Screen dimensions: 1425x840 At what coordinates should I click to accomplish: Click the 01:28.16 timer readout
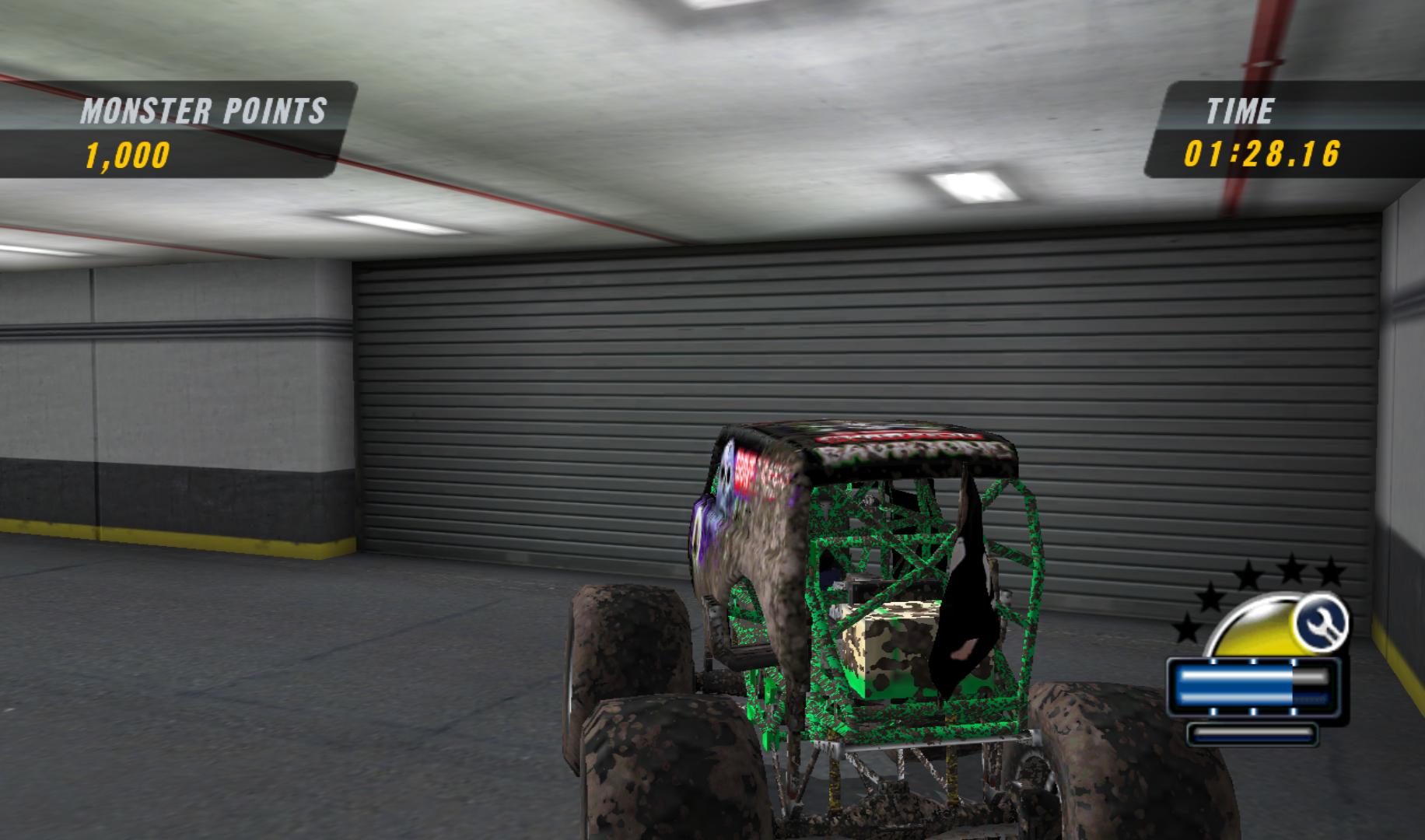1262,154
